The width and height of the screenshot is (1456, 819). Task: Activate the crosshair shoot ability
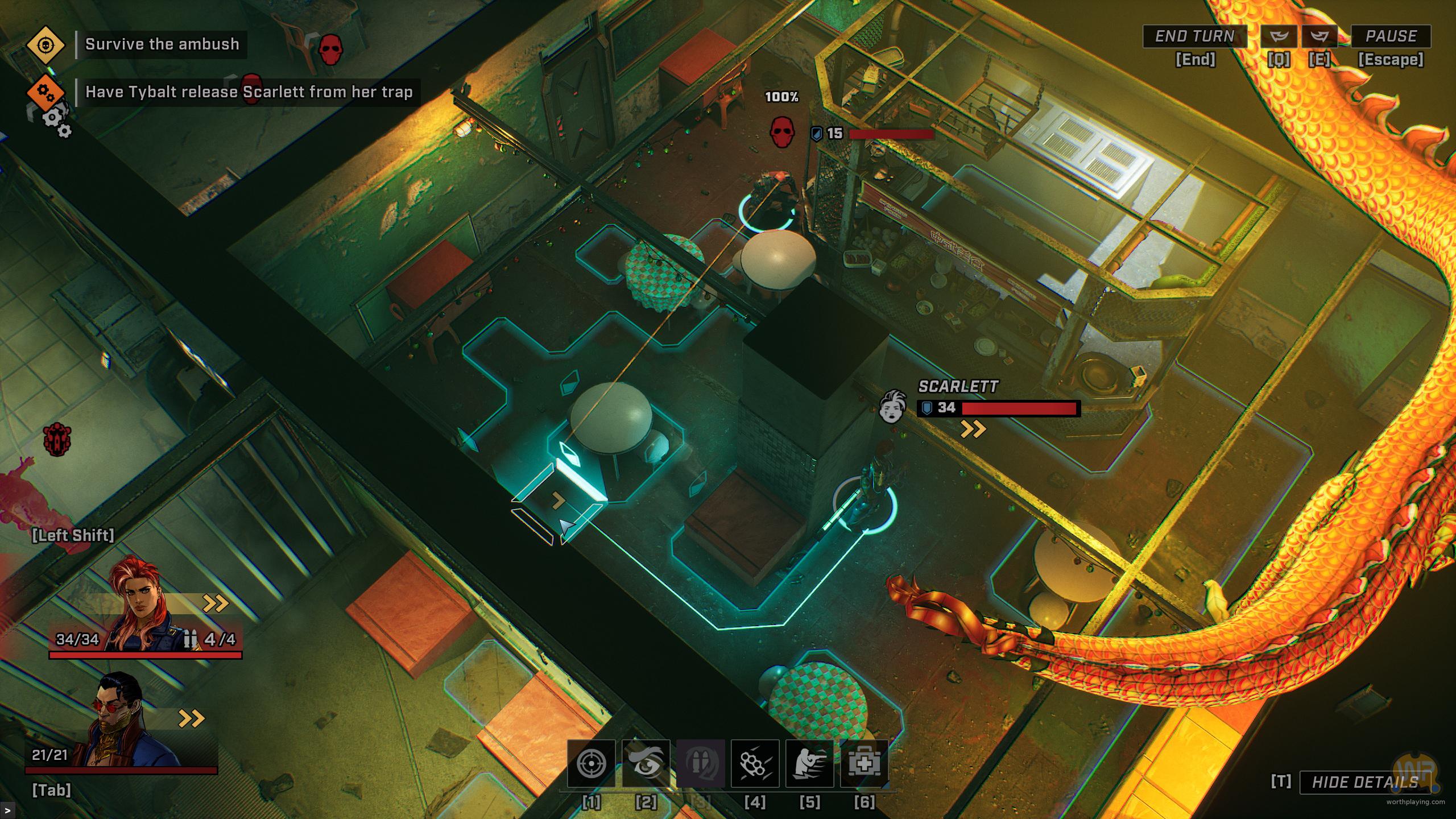coord(591,763)
